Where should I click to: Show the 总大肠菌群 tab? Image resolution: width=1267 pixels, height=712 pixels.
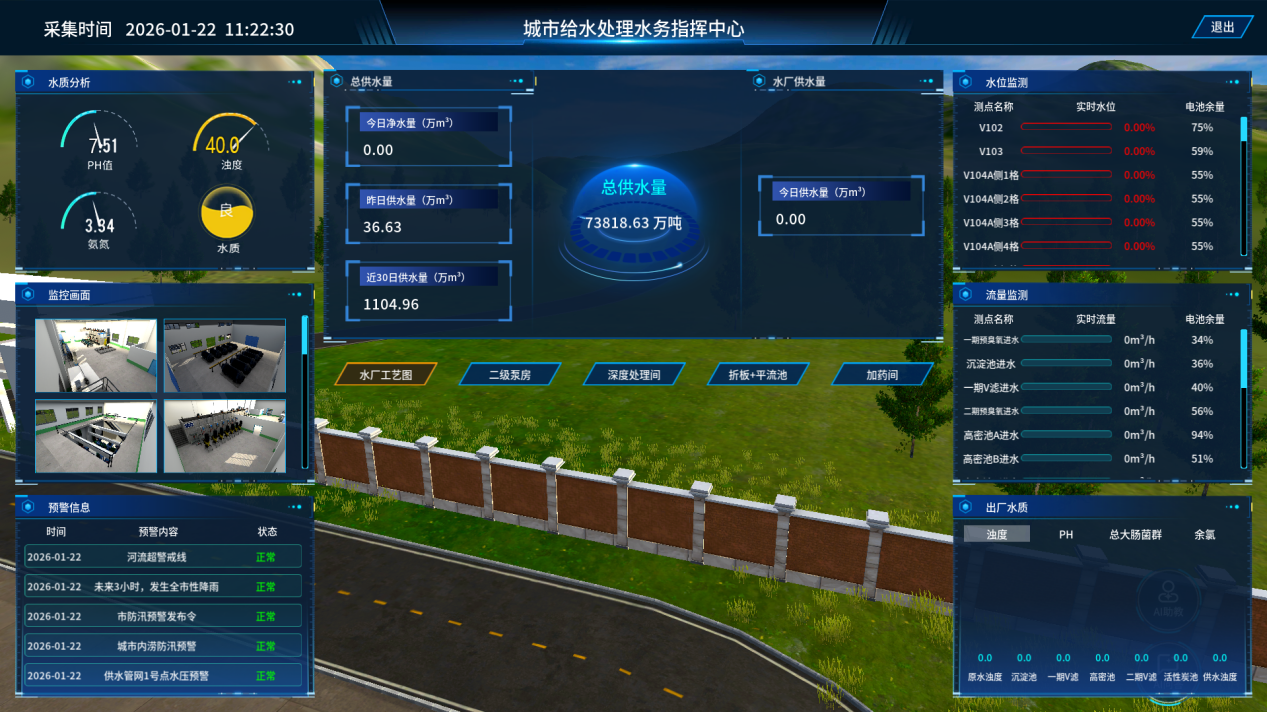point(1135,535)
